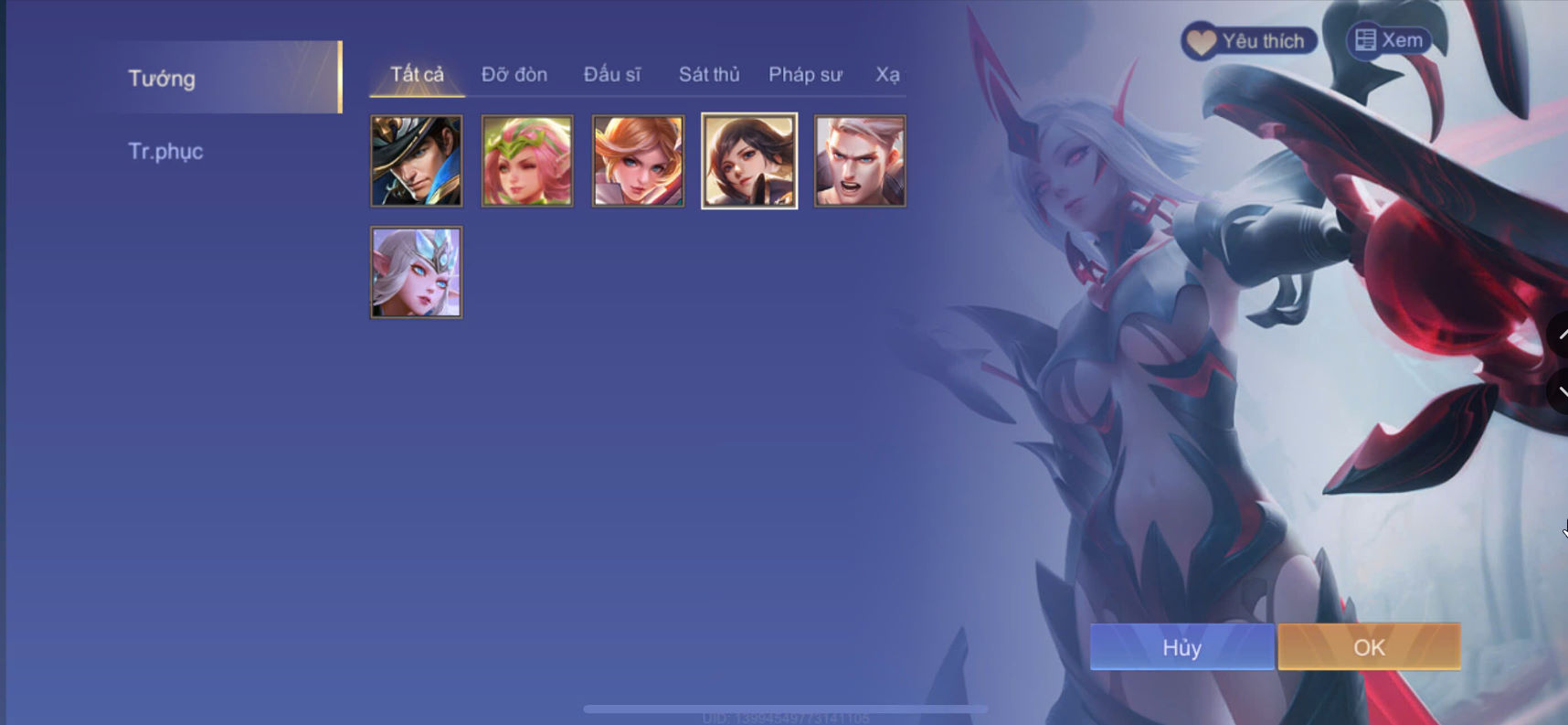Viewport: 1568px width, 725px height.
Task: Switch to the Pháp sư filter
Action: (806, 75)
